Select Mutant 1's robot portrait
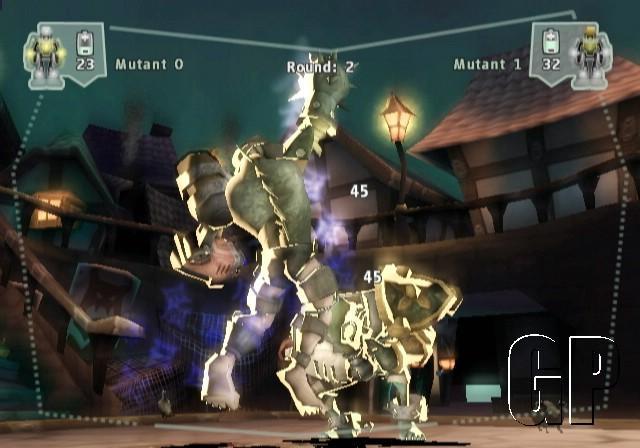This screenshot has height=448, width=640. coord(589,54)
